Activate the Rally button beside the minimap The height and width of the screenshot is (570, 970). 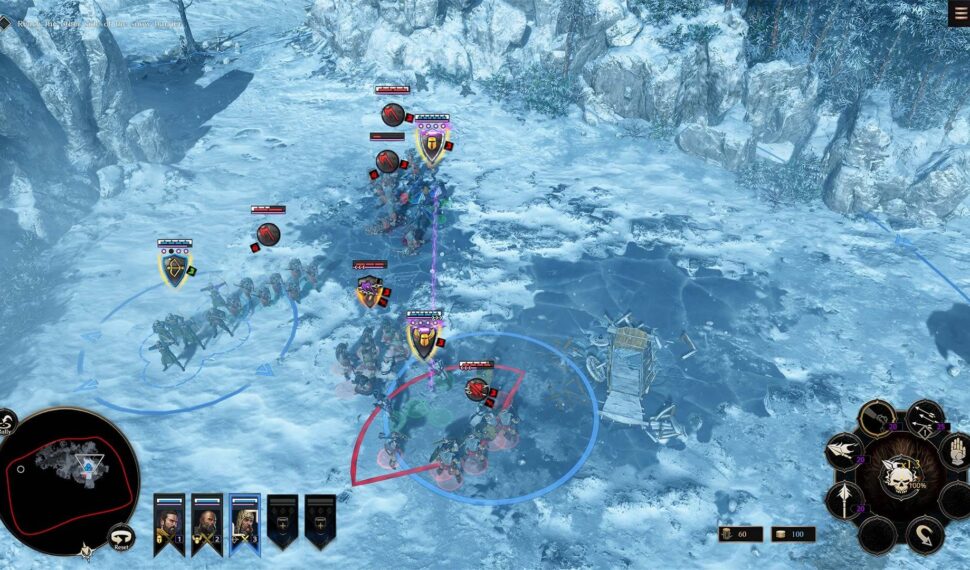[6, 423]
